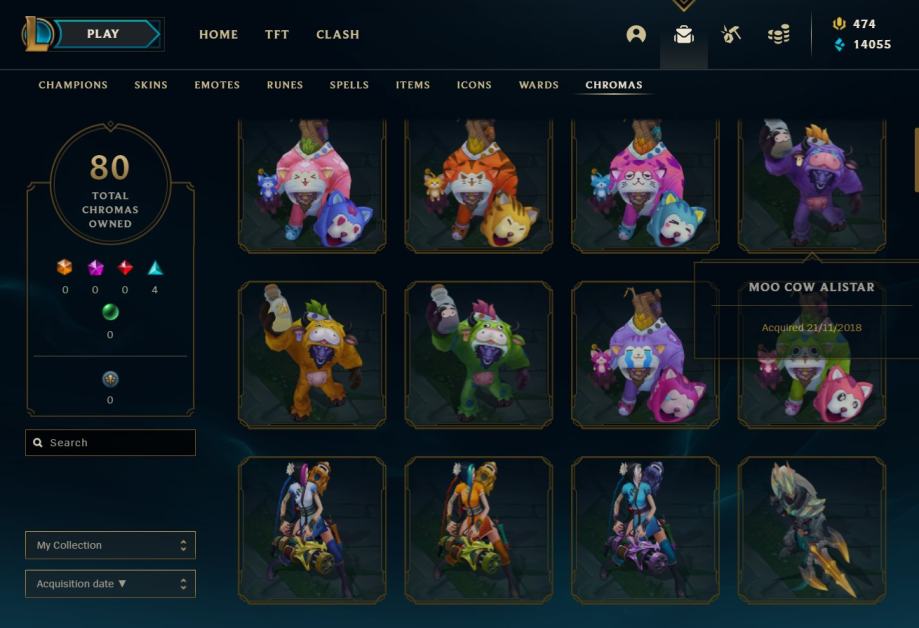Image resolution: width=919 pixels, height=628 pixels.
Task: Switch to the SPELLS tab
Action: click(x=349, y=85)
